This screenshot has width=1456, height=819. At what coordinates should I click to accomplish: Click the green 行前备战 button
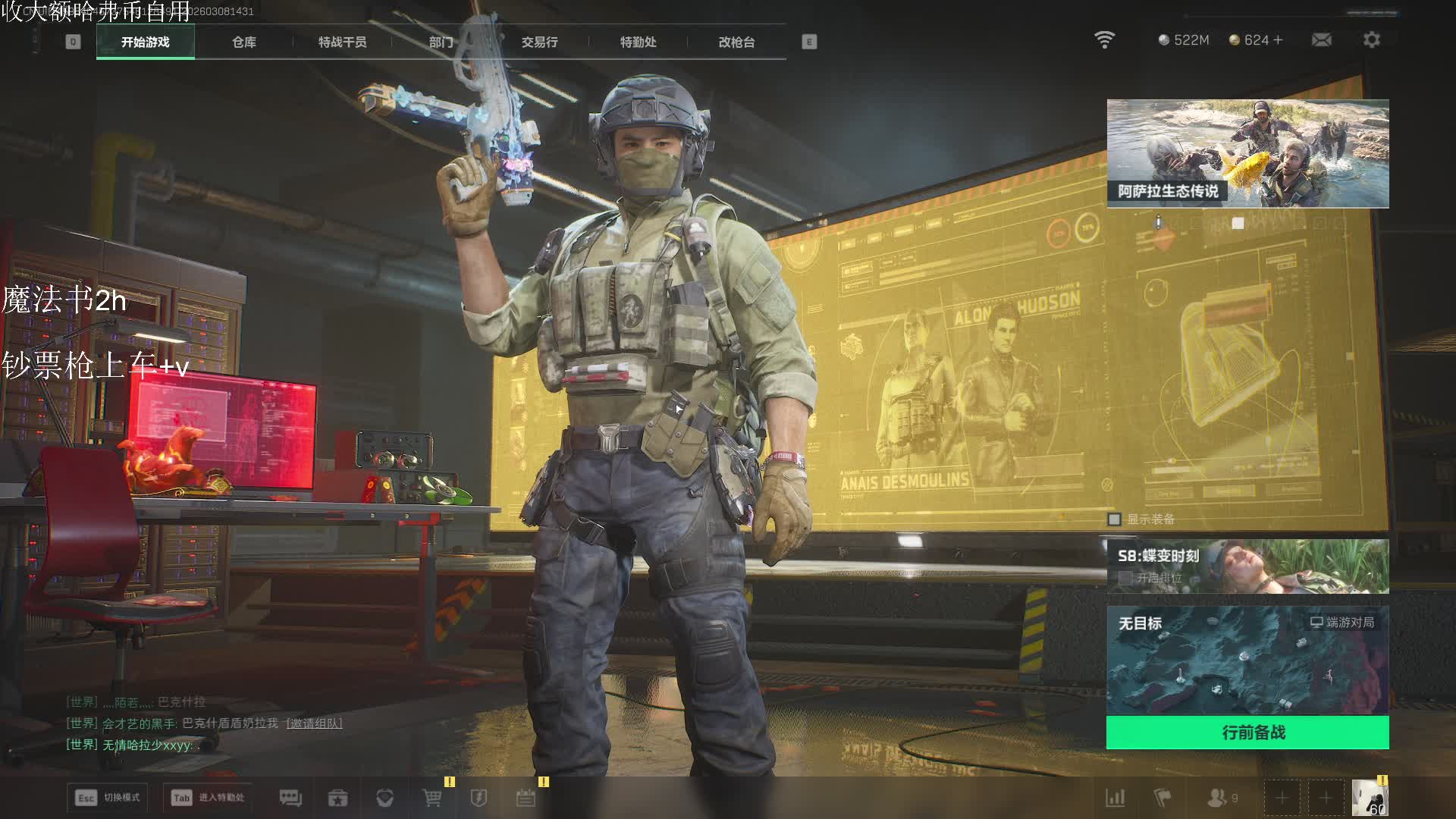1247,733
